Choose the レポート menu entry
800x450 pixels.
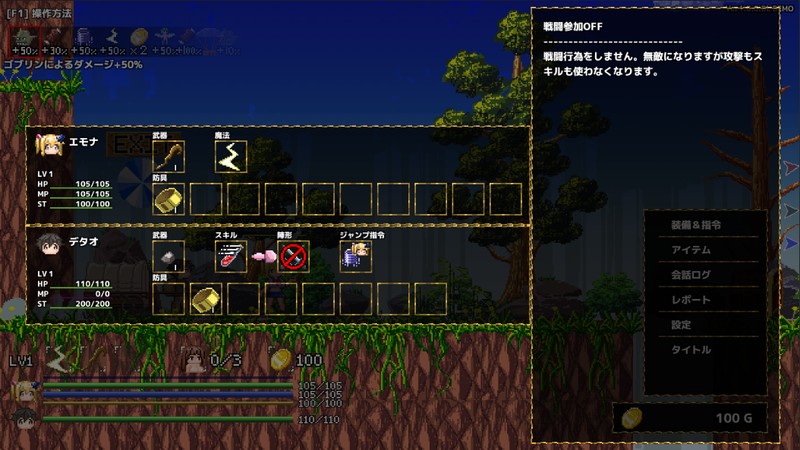coord(691,300)
